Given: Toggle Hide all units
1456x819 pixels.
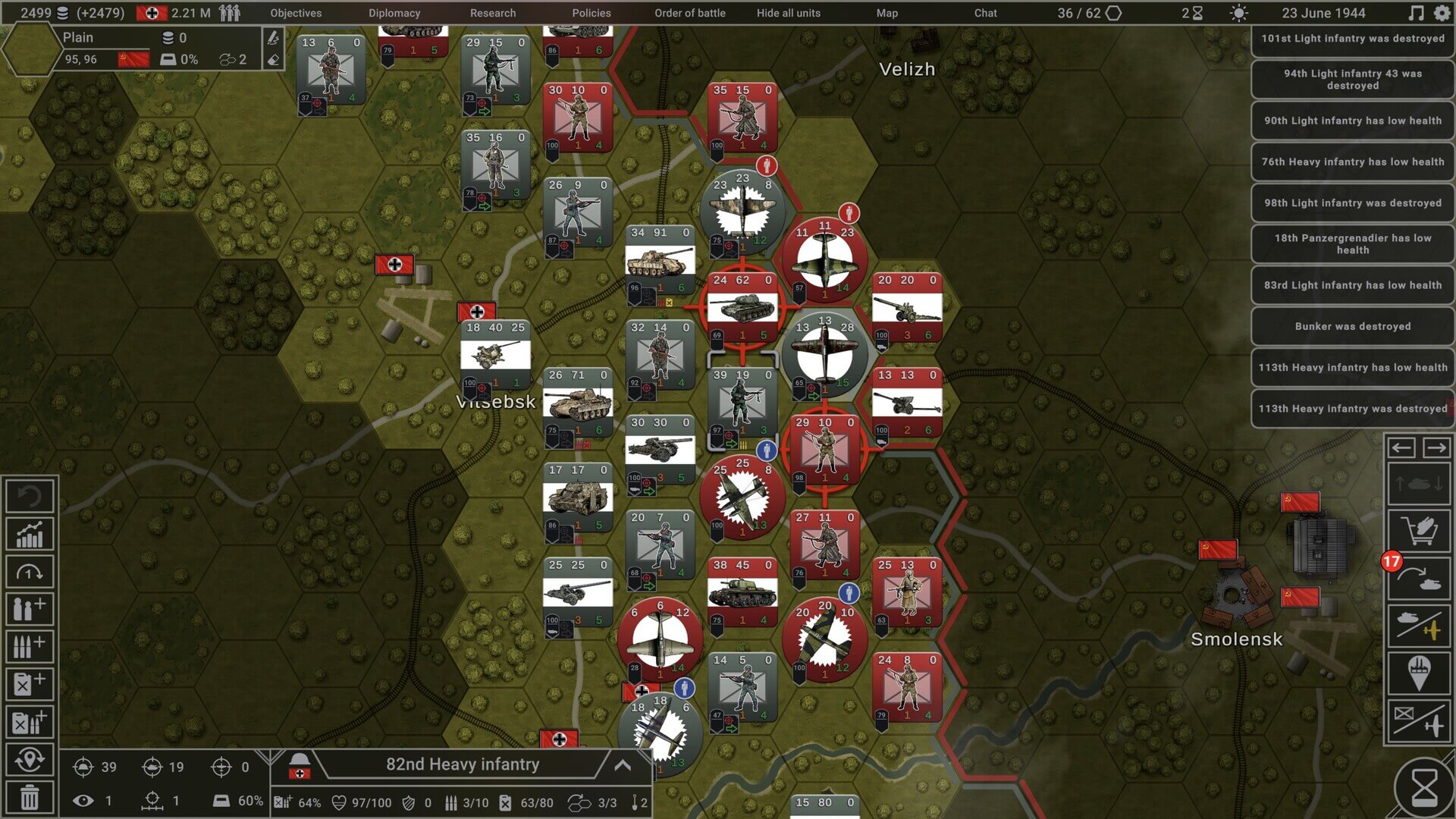Looking at the screenshot, I should click(789, 13).
